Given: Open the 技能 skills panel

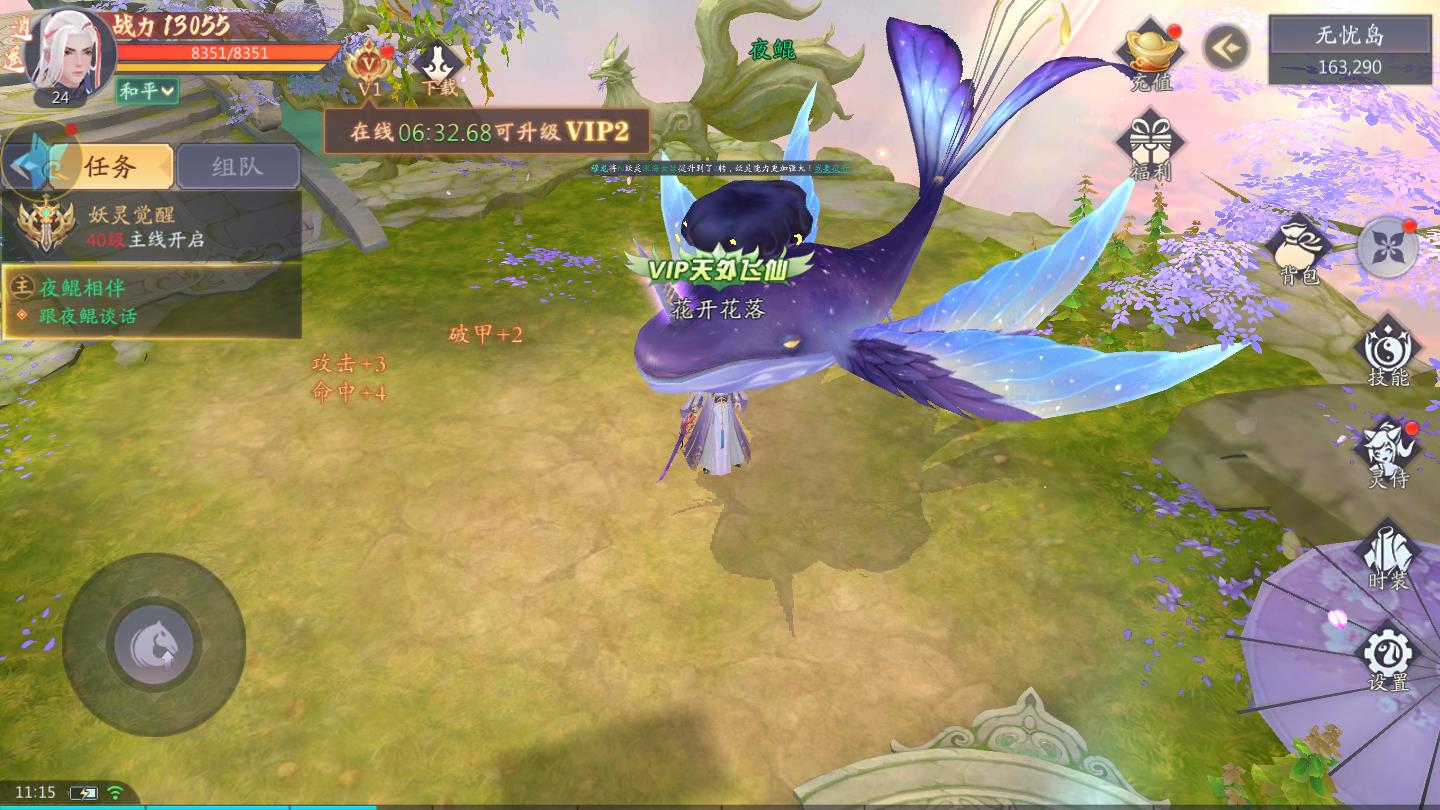Looking at the screenshot, I should point(1390,350).
